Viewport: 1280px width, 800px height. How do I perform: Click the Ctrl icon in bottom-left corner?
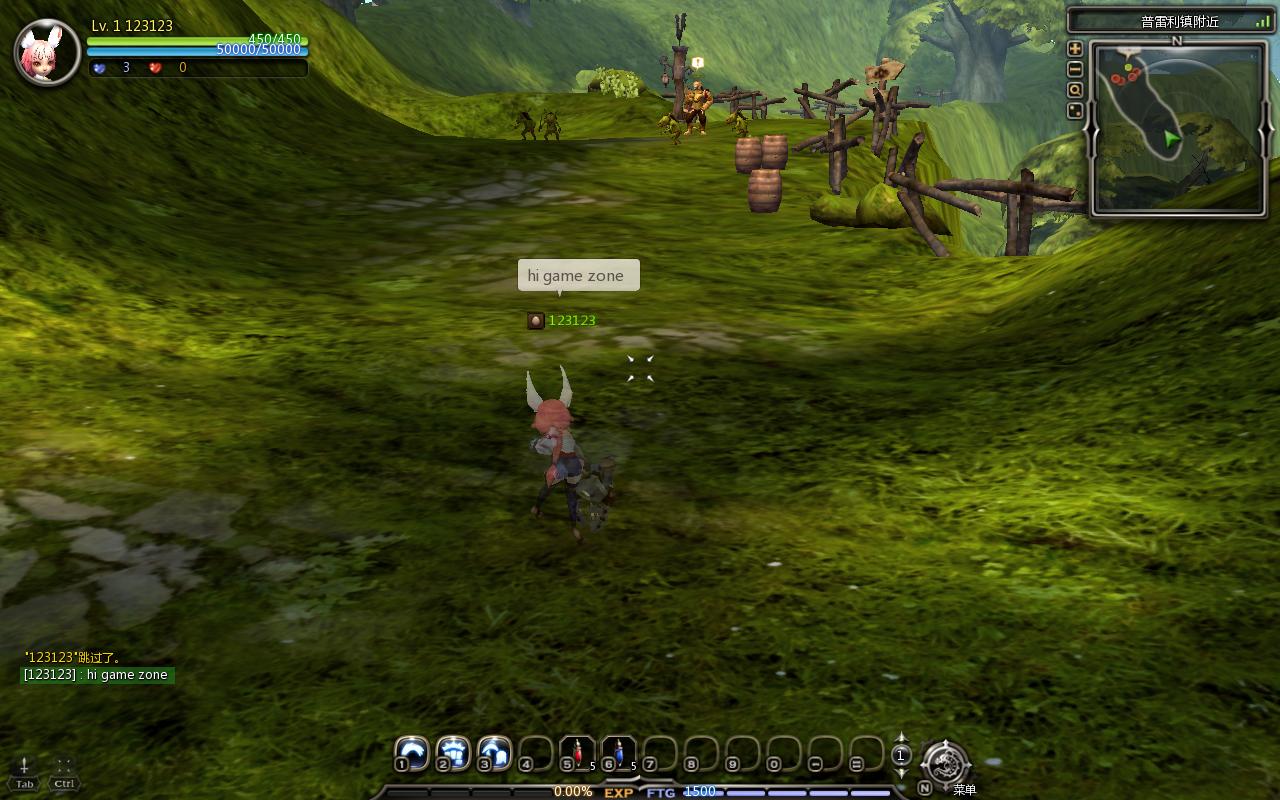click(64, 773)
